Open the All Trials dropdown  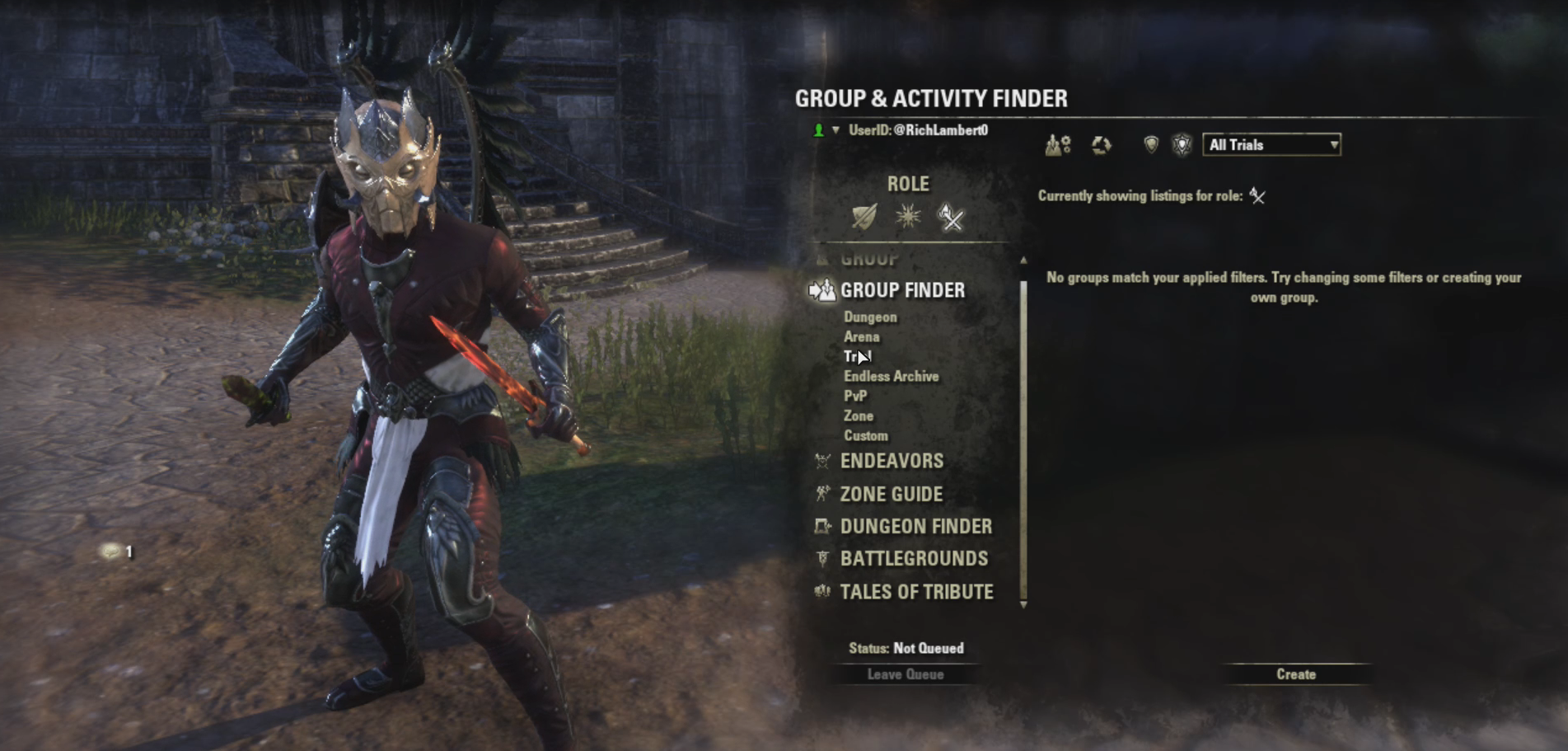(x=1271, y=145)
